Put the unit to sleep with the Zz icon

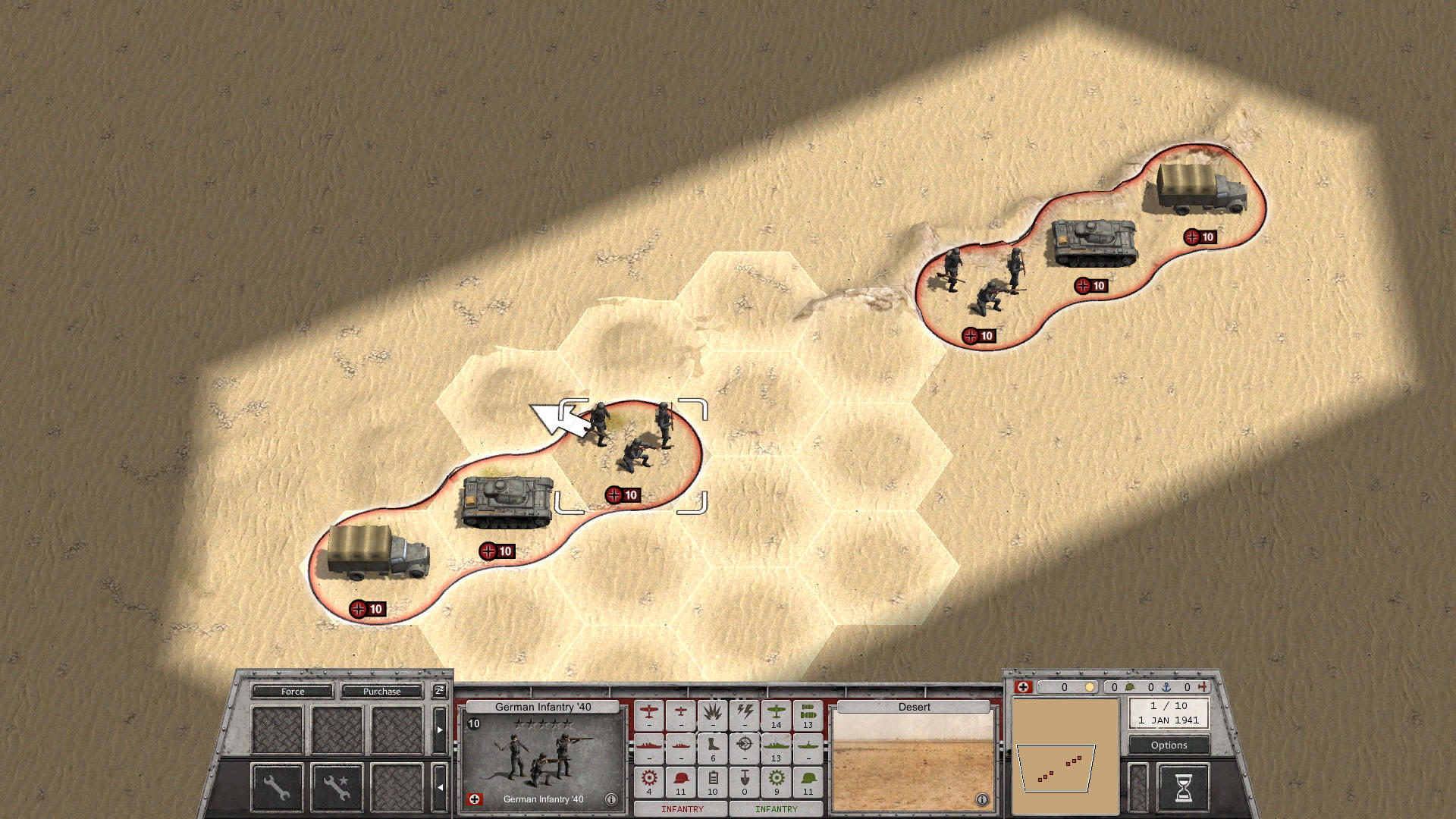coord(440,691)
